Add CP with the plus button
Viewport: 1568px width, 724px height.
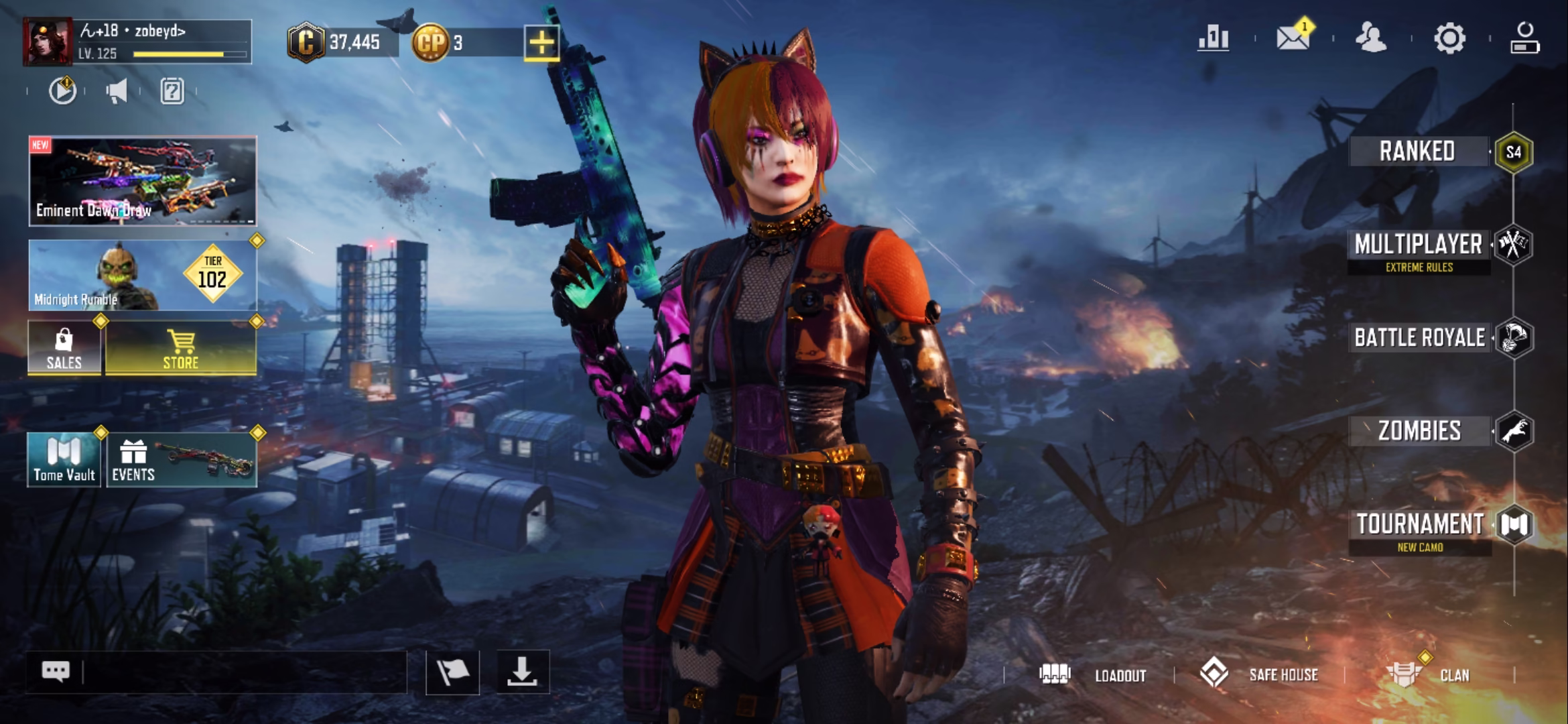tap(541, 43)
